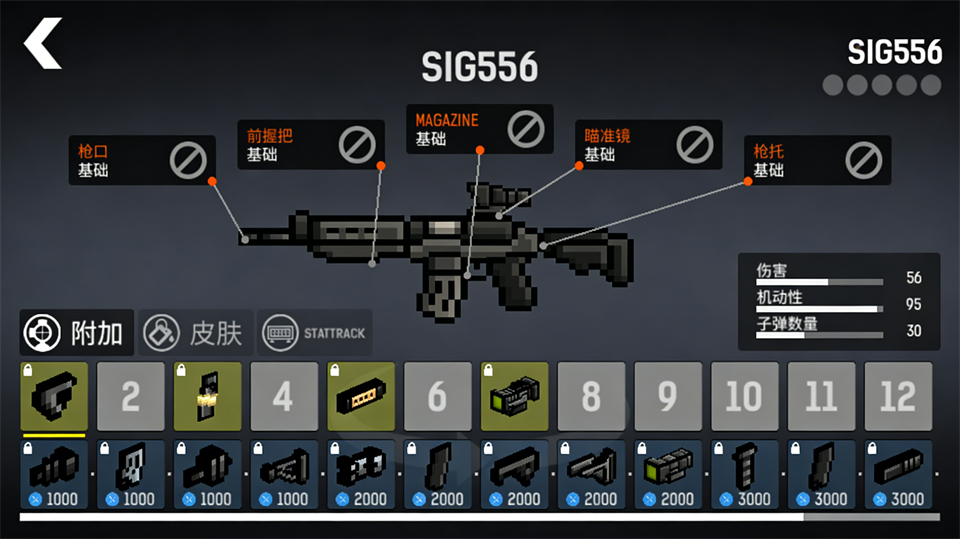Screen dimensions: 960x539
Task: Open the STATTRACK tab
Action: point(314,332)
